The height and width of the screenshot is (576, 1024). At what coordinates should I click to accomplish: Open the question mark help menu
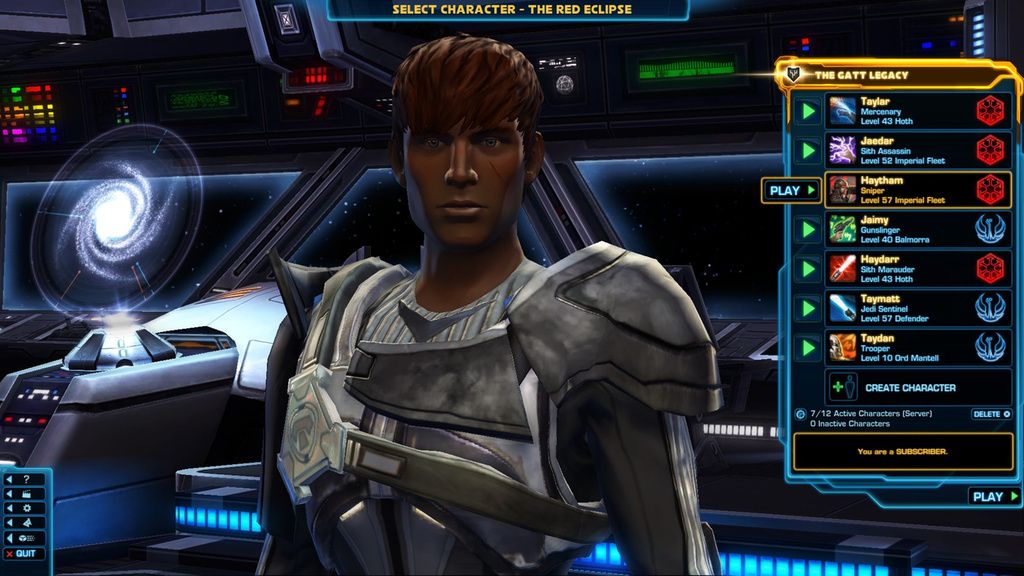(x=26, y=479)
